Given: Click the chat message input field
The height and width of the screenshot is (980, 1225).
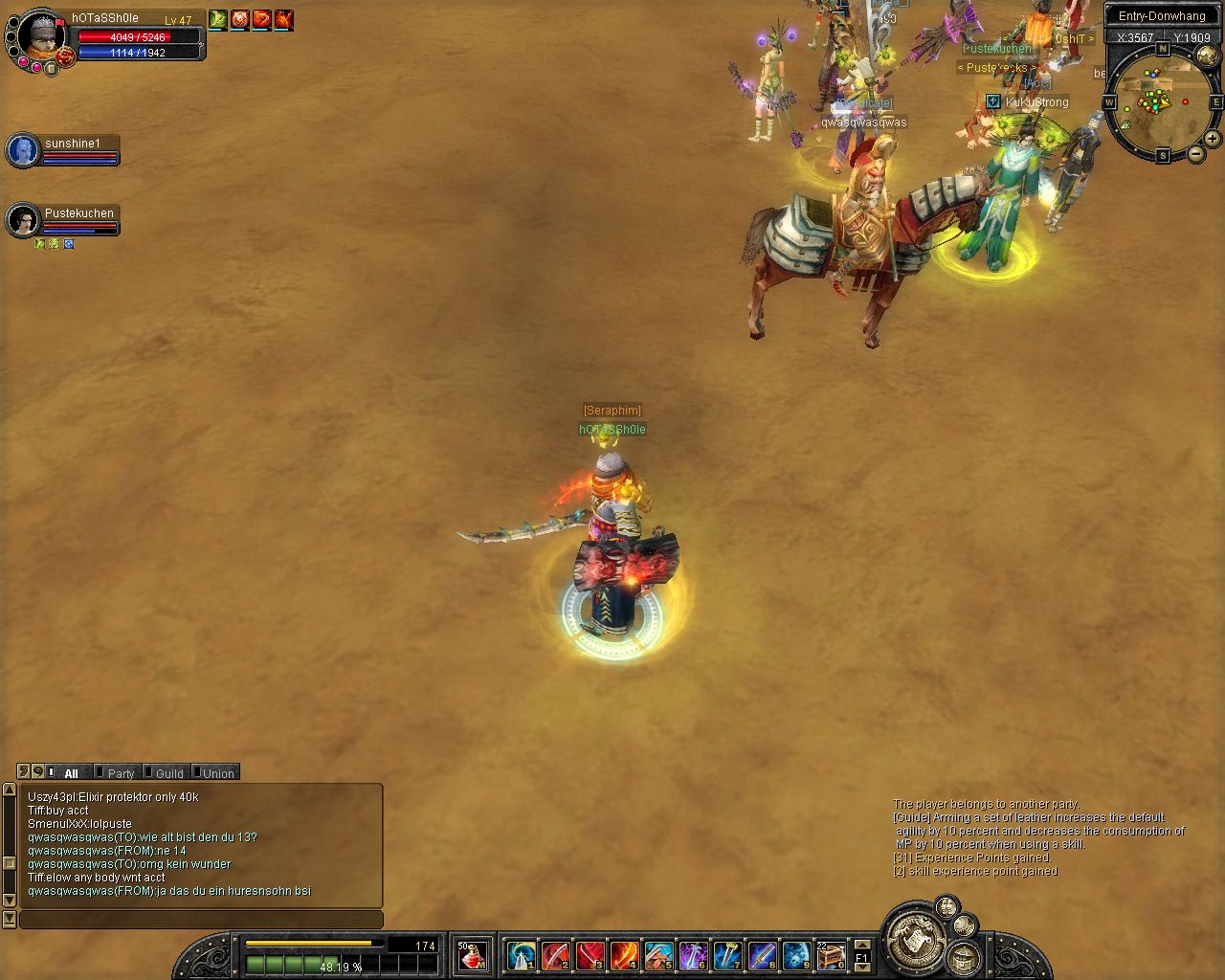Looking at the screenshot, I should [201, 920].
